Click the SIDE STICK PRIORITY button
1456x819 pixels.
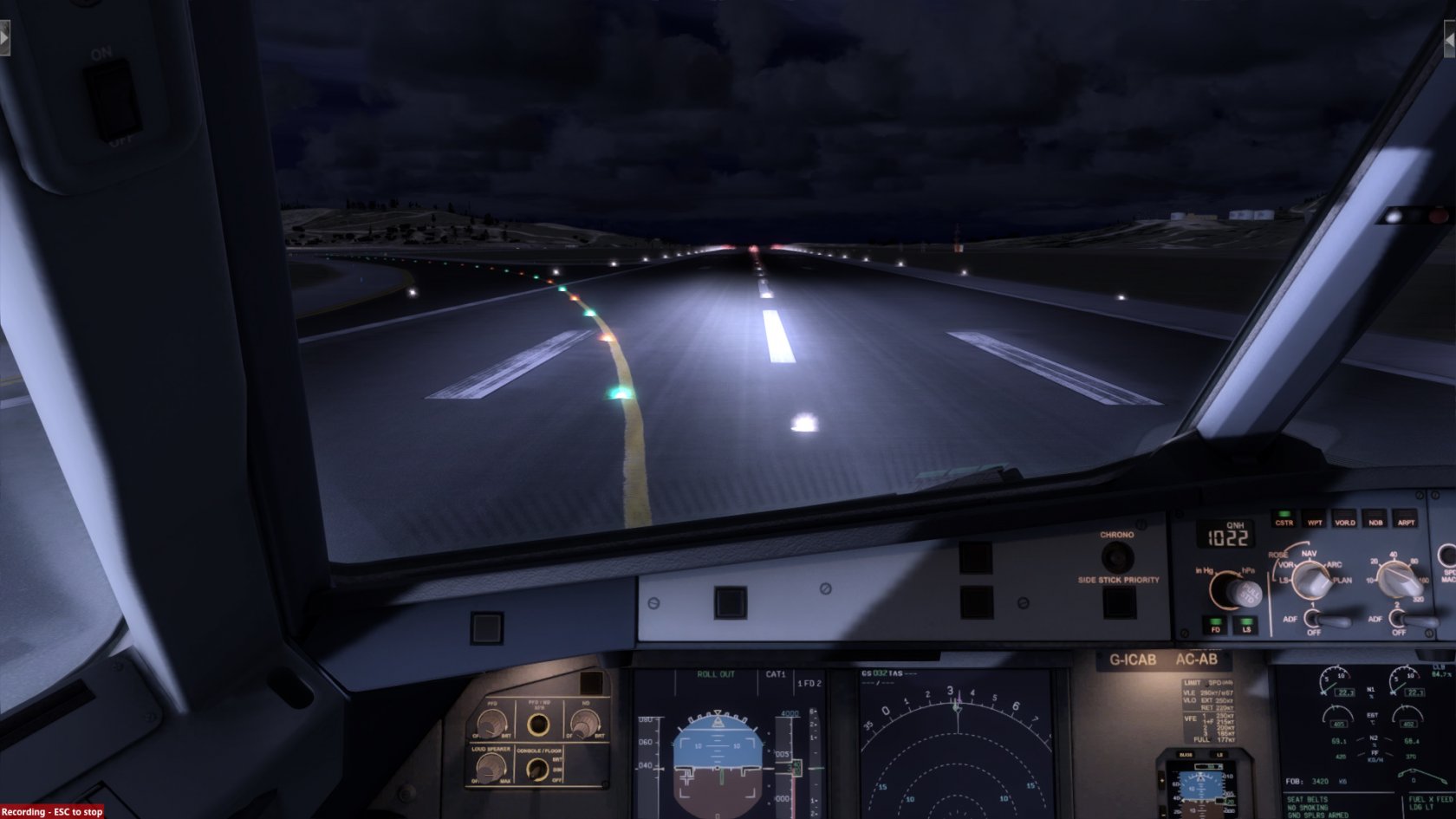click(x=1119, y=601)
